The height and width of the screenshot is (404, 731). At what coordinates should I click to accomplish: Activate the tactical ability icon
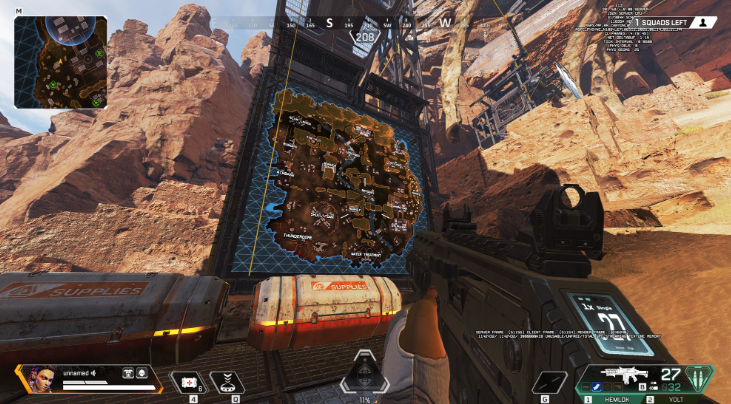point(229,380)
